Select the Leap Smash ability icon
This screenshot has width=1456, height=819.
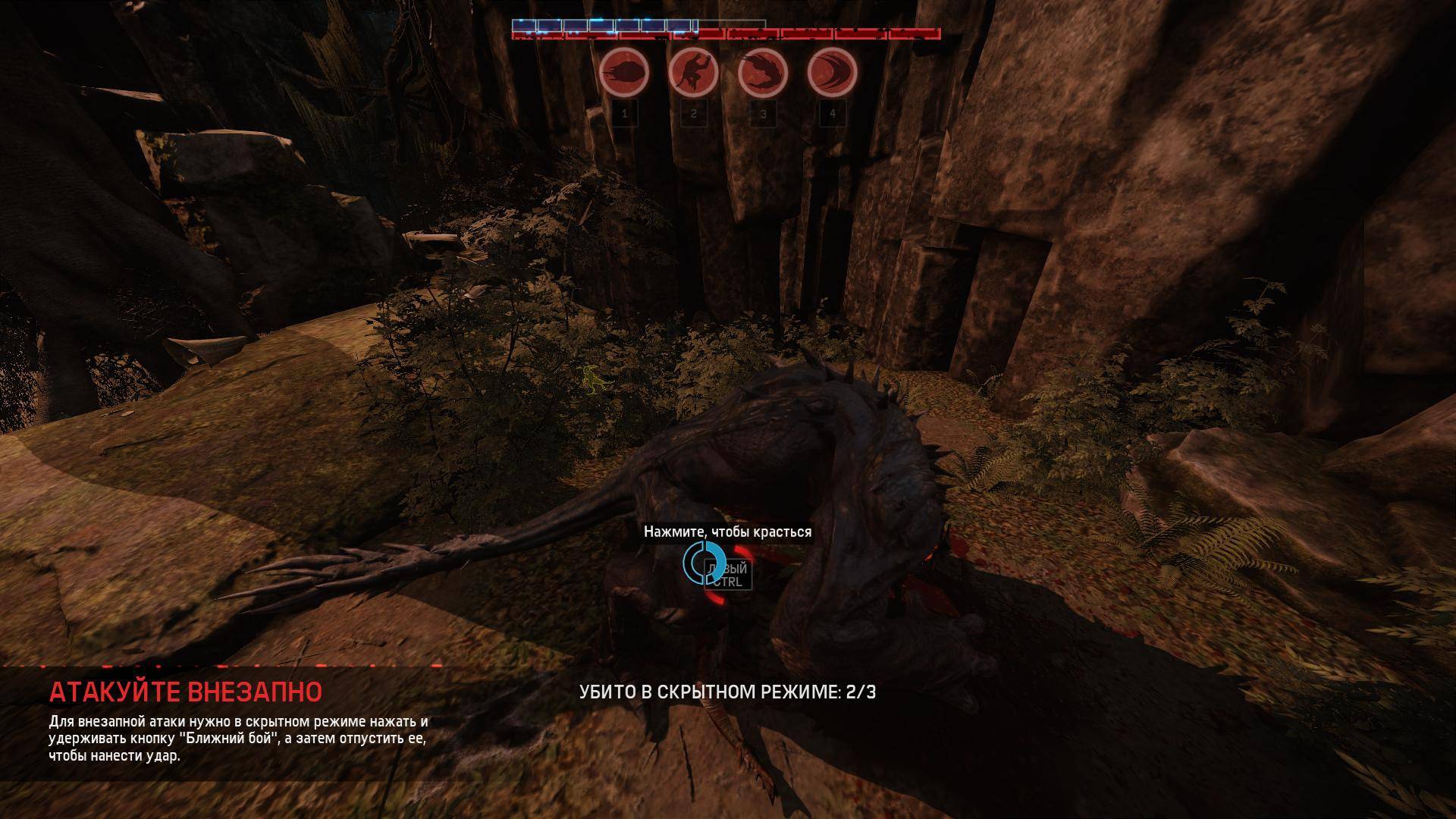click(x=694, y=74)
